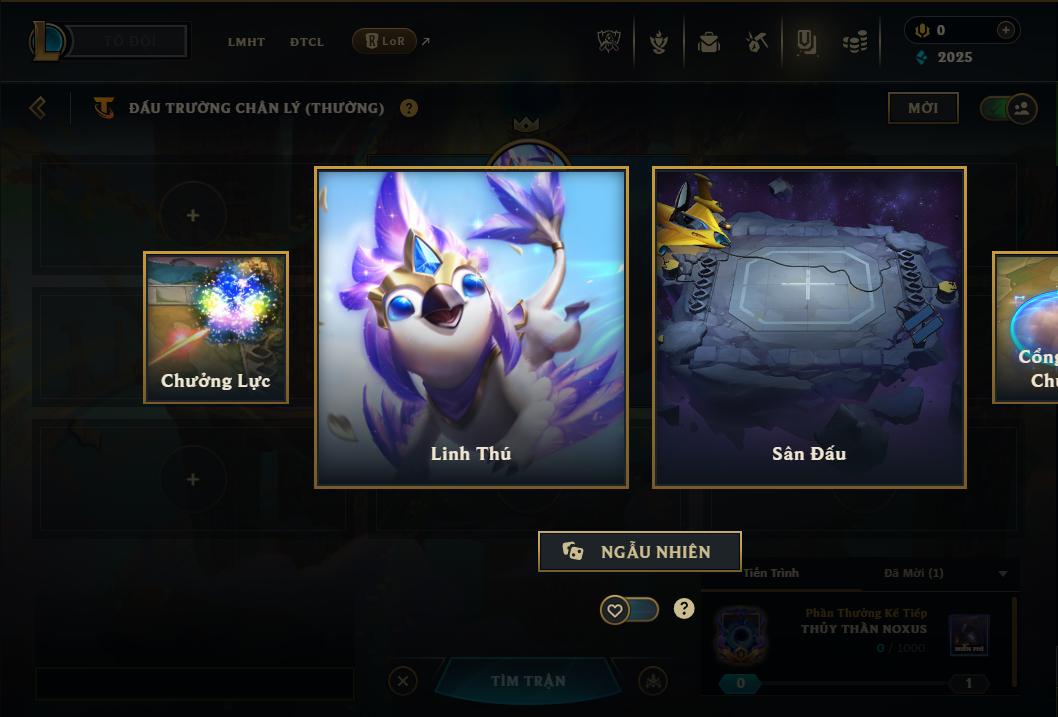The height and width of the screenshot is (717, 1058).
Task: Click the MỜI invite button
Action: click(x=923, y=108)
